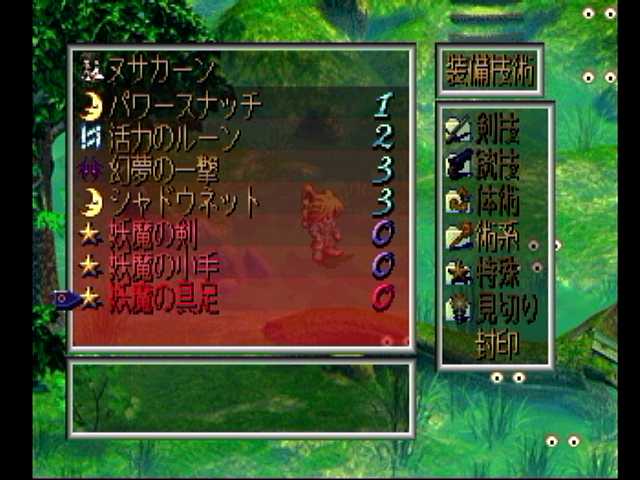The image size is (640, 480).
Task: Show the 見切り evasion category
Action: [495, 307]
